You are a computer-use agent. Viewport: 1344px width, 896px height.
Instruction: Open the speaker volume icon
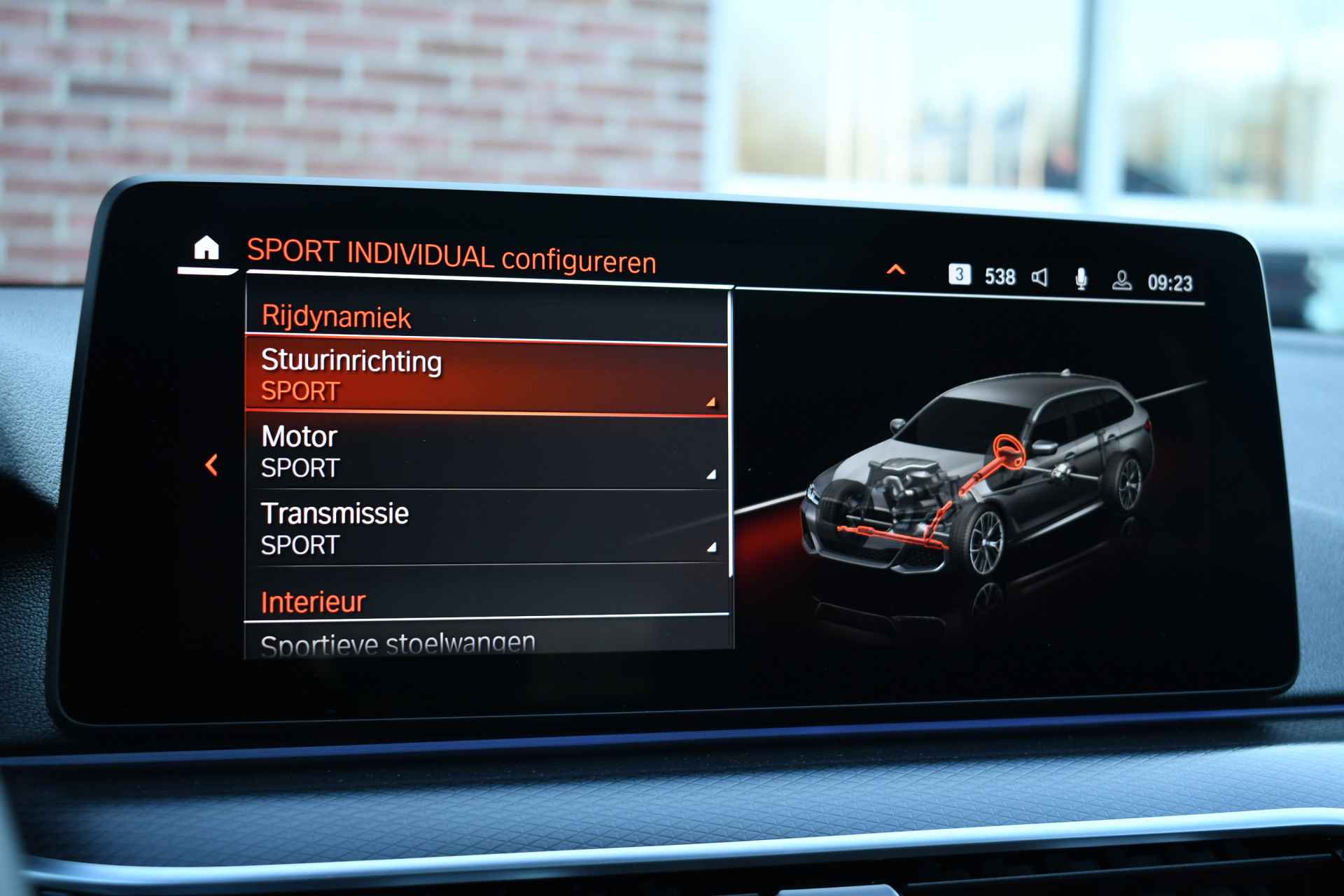coord(1040,278)
